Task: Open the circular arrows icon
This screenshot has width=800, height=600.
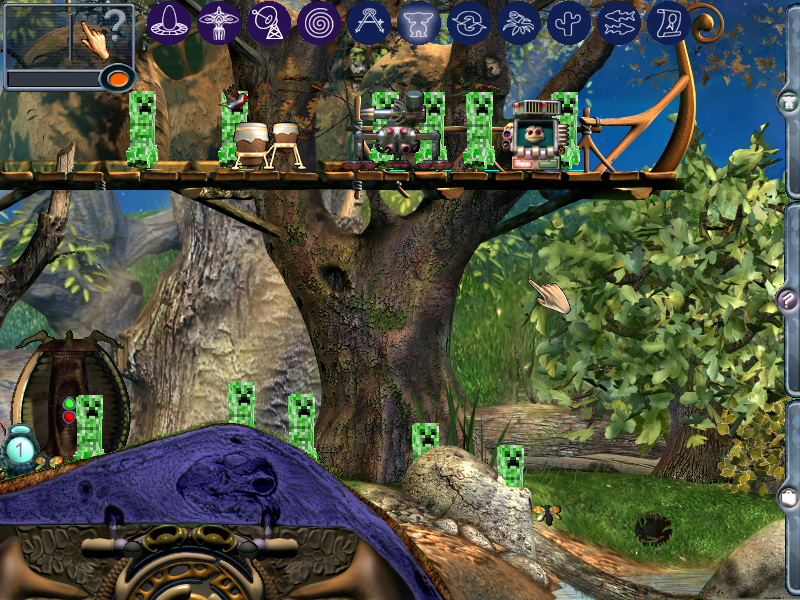Action: point(468,22)
